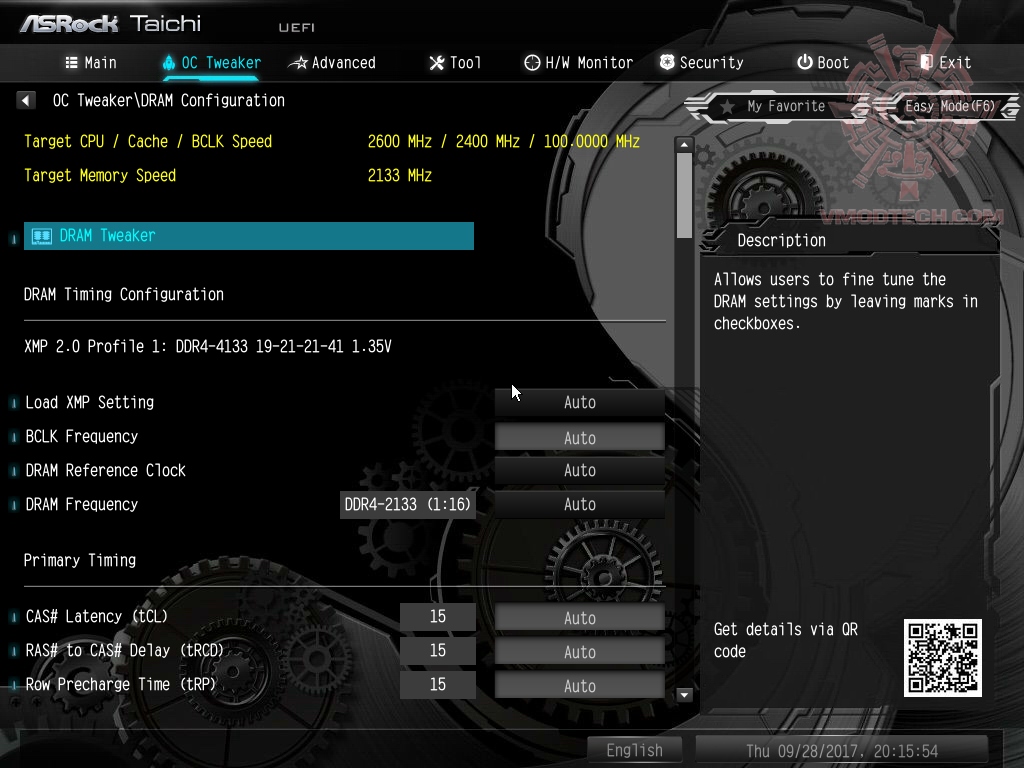This screenshot has width=1024, height=768.
Task: Open the Load XMP Setting dropdown
Action: tap(580, 402)
